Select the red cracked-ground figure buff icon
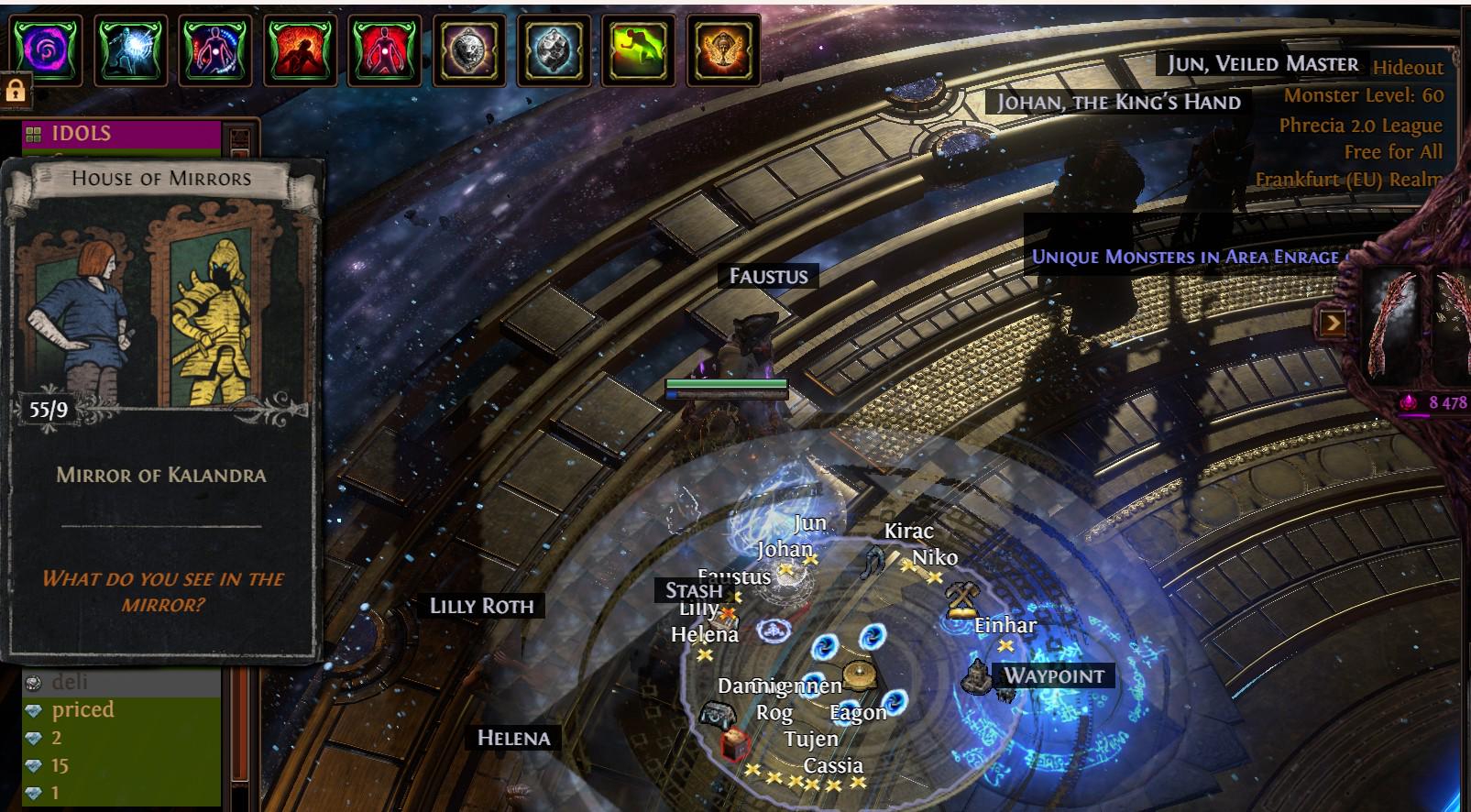Viewport: 1471px width, 812px height. tap(300, 50)
